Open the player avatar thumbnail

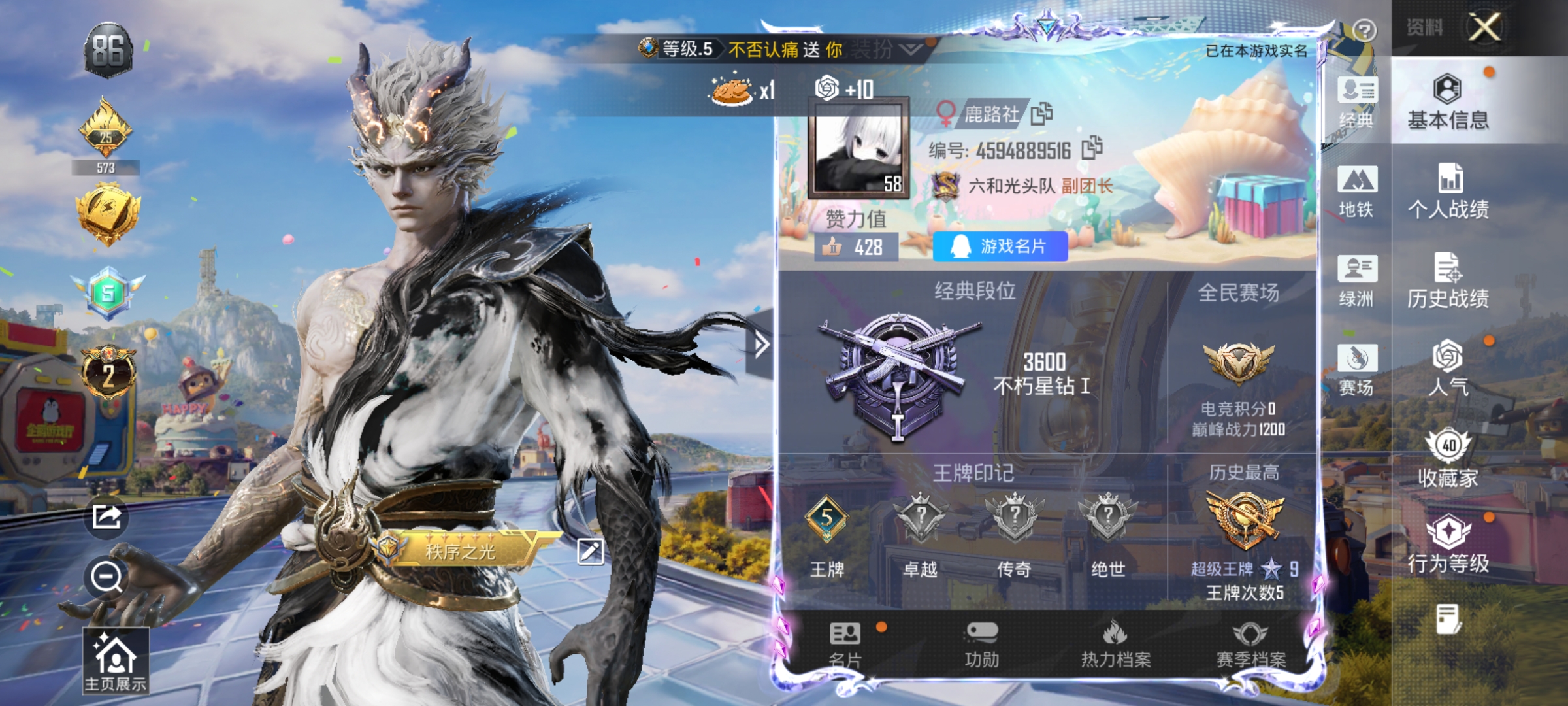tap(856, 151)
